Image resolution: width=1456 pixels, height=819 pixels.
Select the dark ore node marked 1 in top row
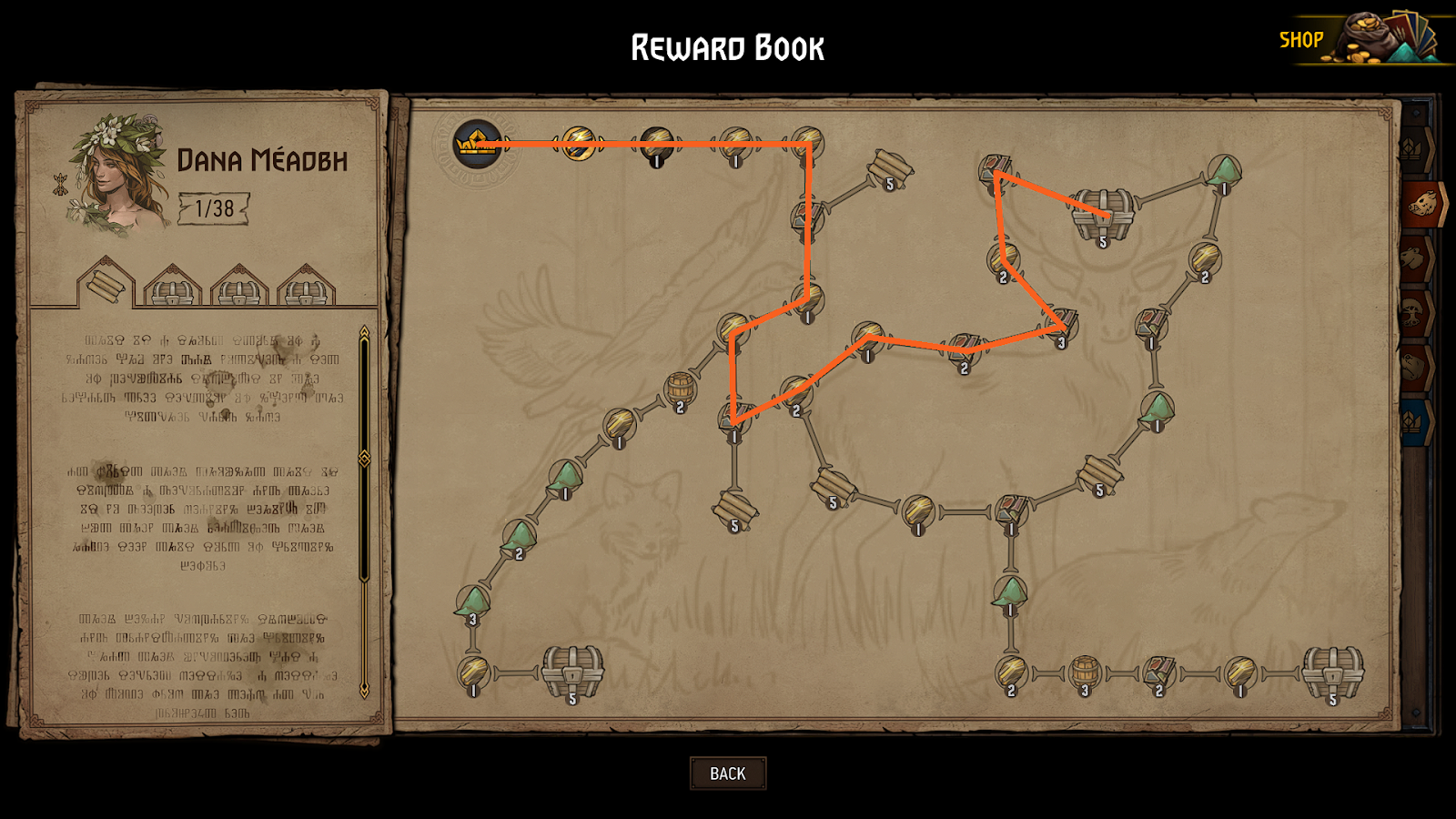pyautogui.click(x=656, y=146)
